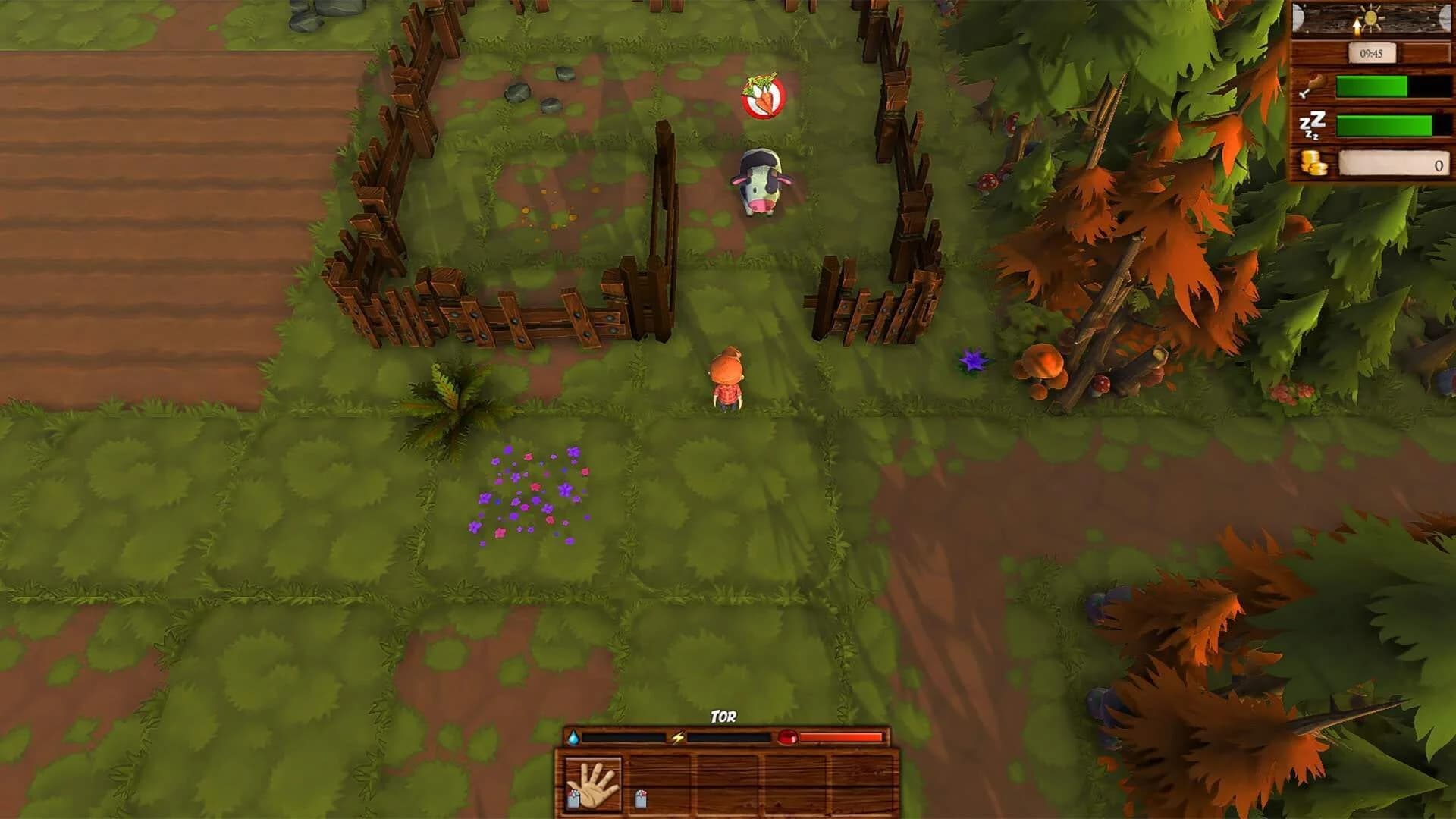Screen dimensions: 1456x819
Task: Click the ZZZ sleep icon
Action: pyautogui.click(x=1312, y=123)
